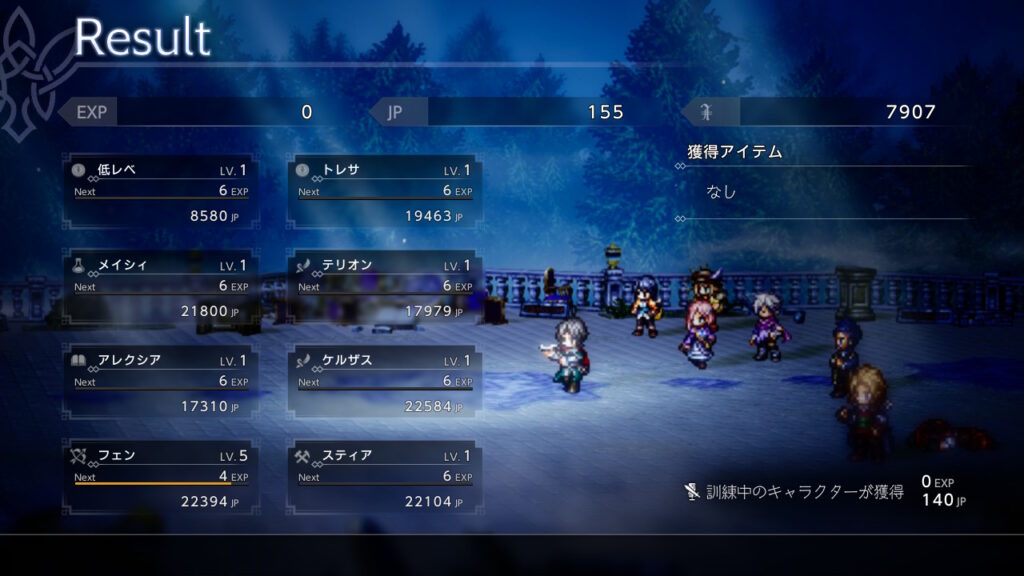Image resolution: width=1024 pixels, height=576 pixels.
Task: Click the テリオン result panel
Action: (x=384, y=288)
